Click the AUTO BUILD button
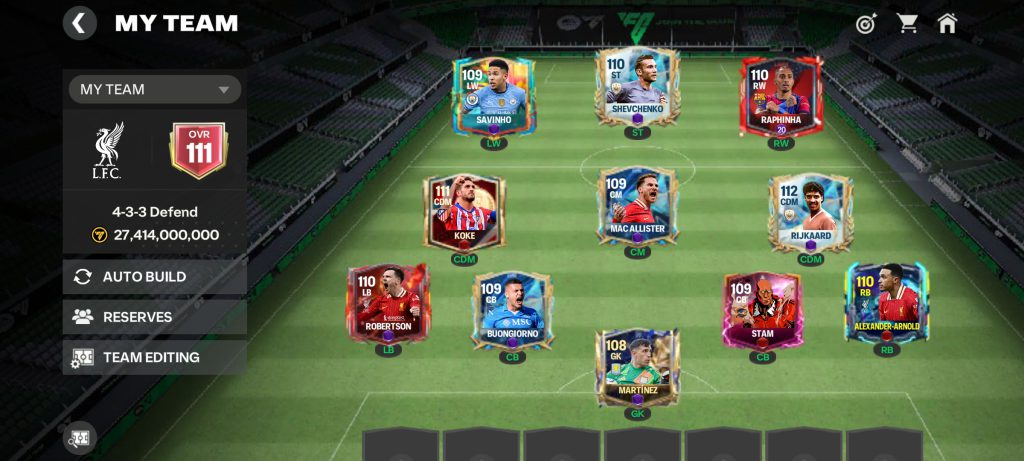Viewport: 1024px width, 461px height. click(155, 277)
